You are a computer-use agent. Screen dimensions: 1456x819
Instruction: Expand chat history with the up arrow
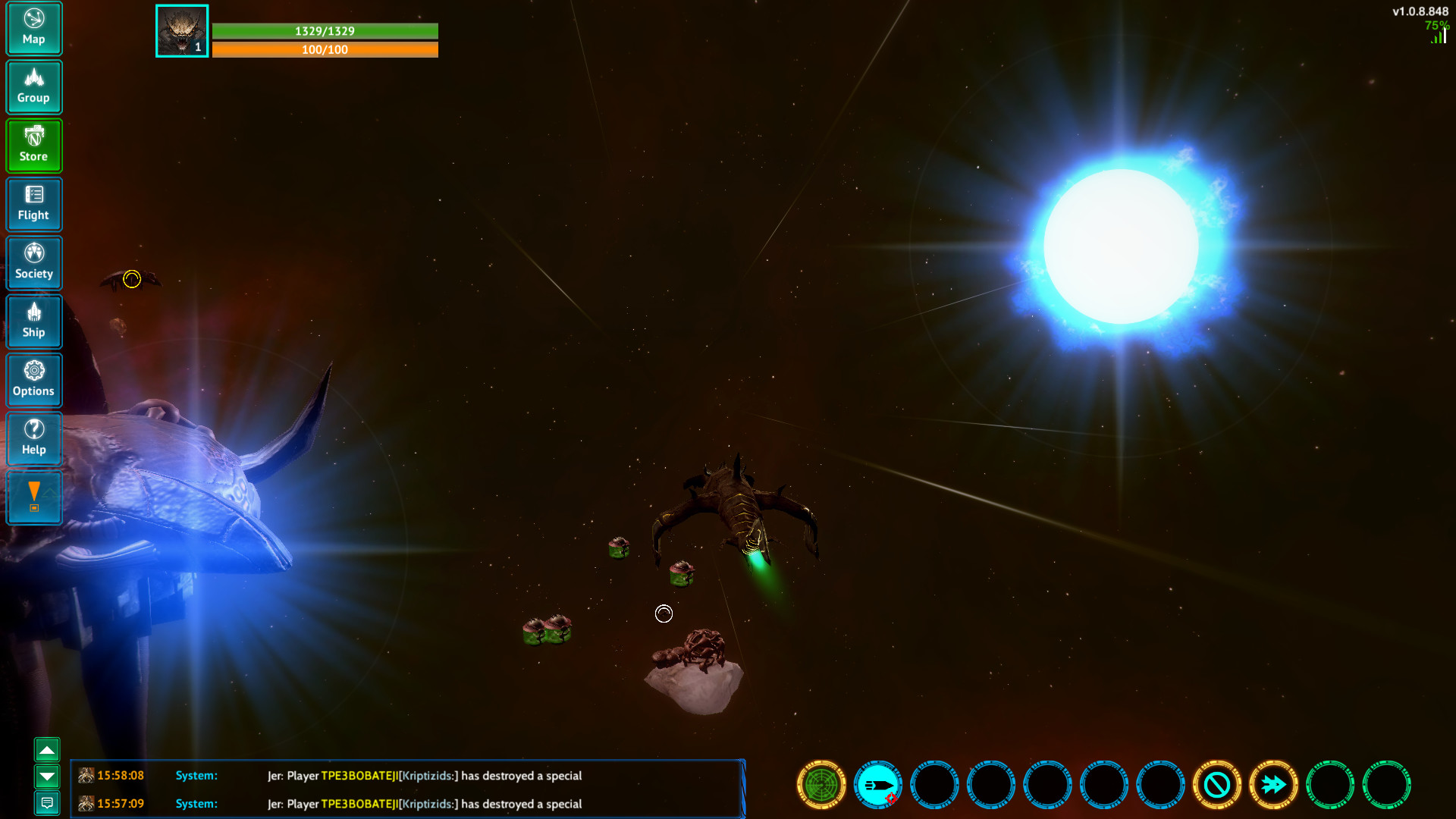coord(48,749)
